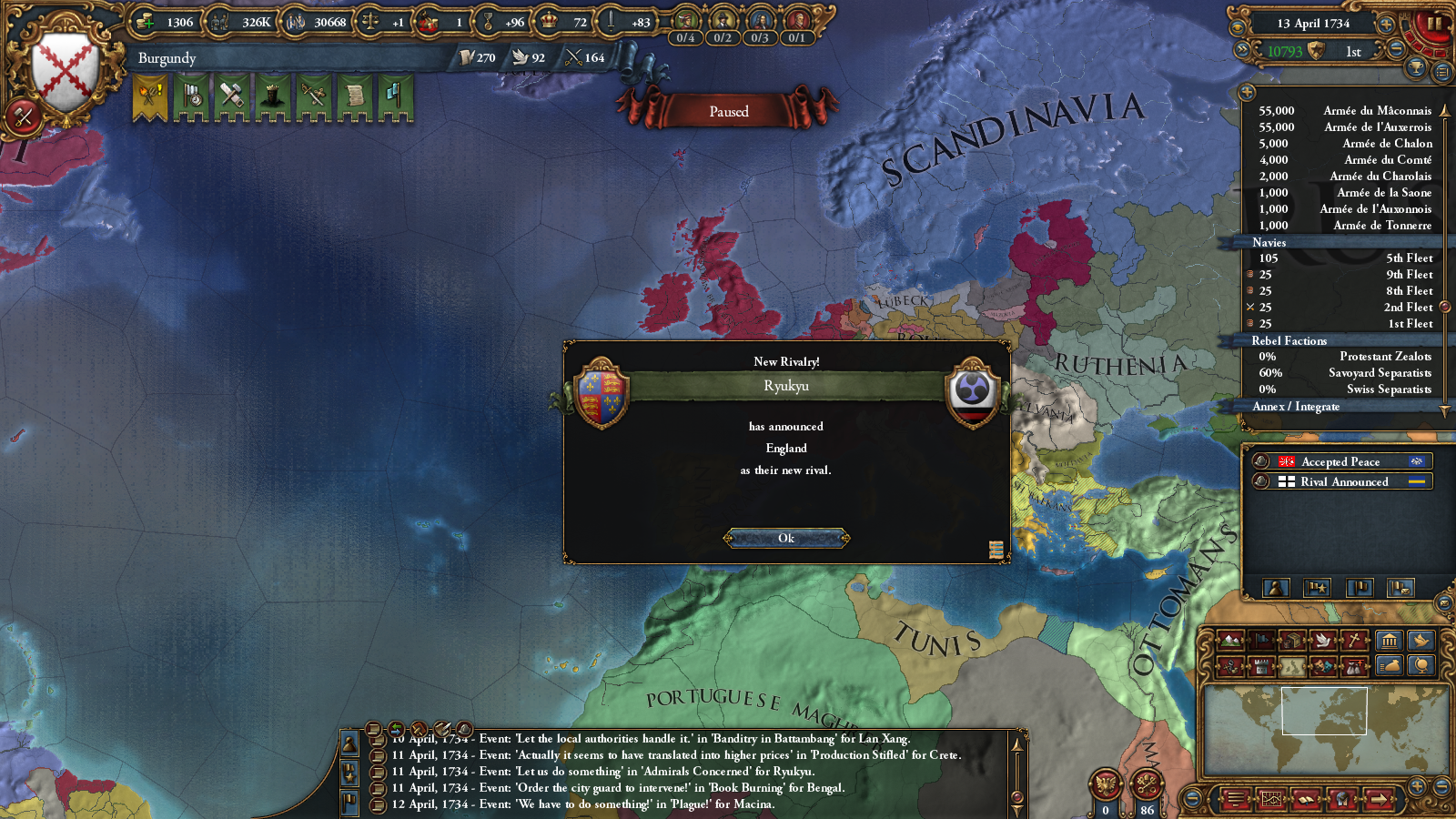This screenshot has width=1456, height=819.
Task: Select the culture mapmode with theater masks icon
Action: [1322, 666]
